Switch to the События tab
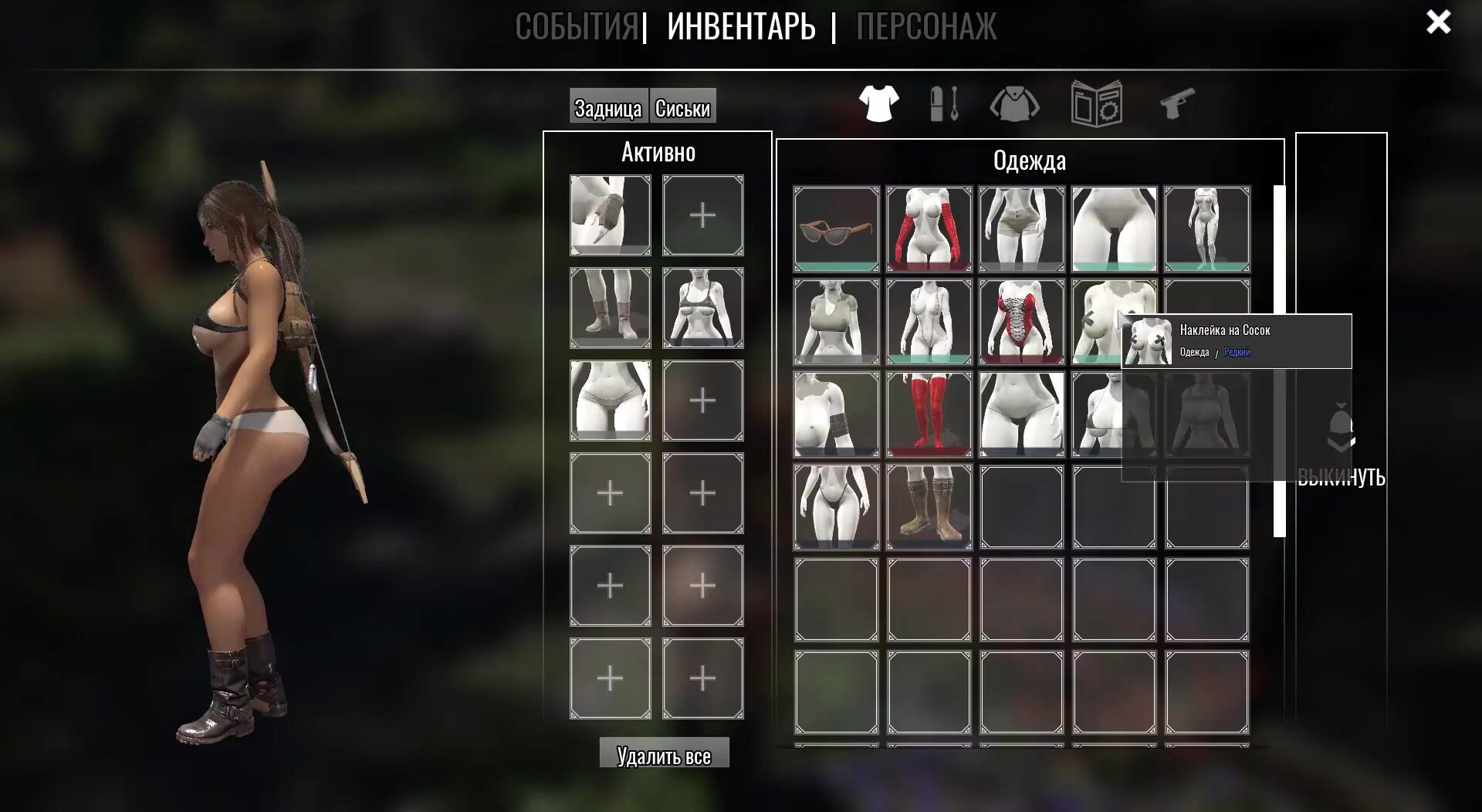Viewport: 1482px width, 812px height. point(577,26)
